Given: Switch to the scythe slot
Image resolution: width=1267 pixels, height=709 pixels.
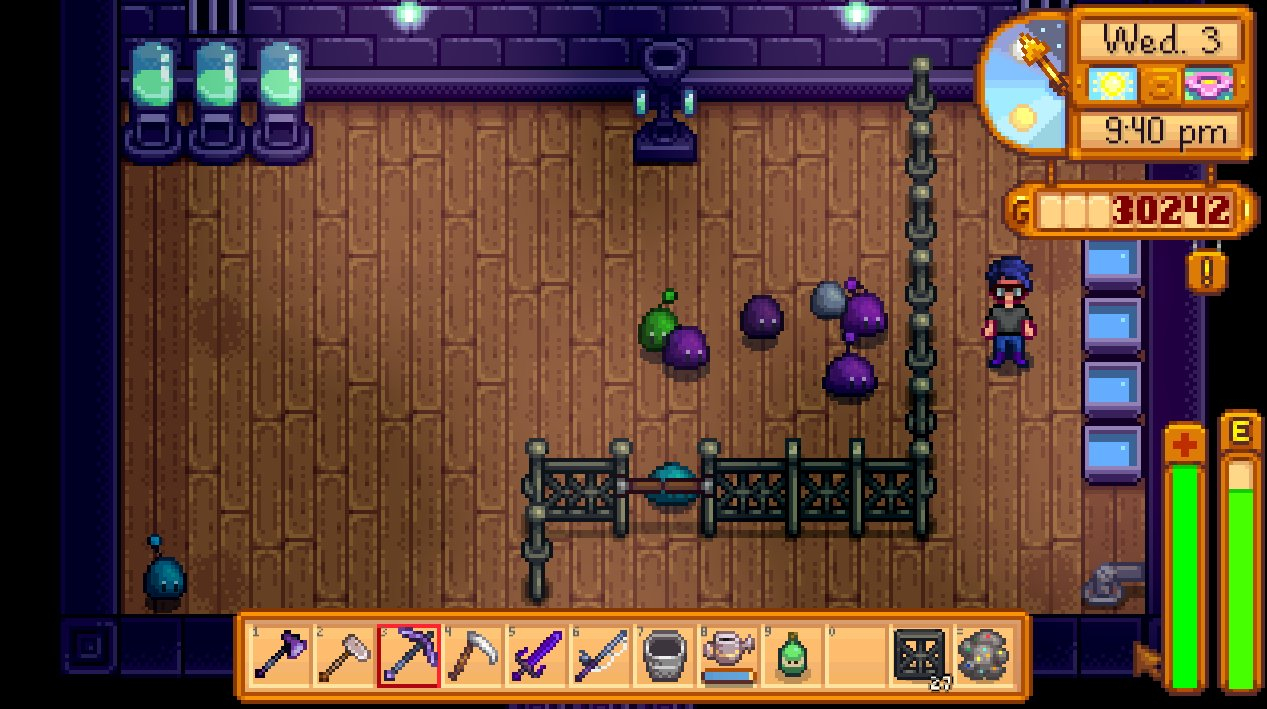Looking at the screenshot, I should 472,656.
